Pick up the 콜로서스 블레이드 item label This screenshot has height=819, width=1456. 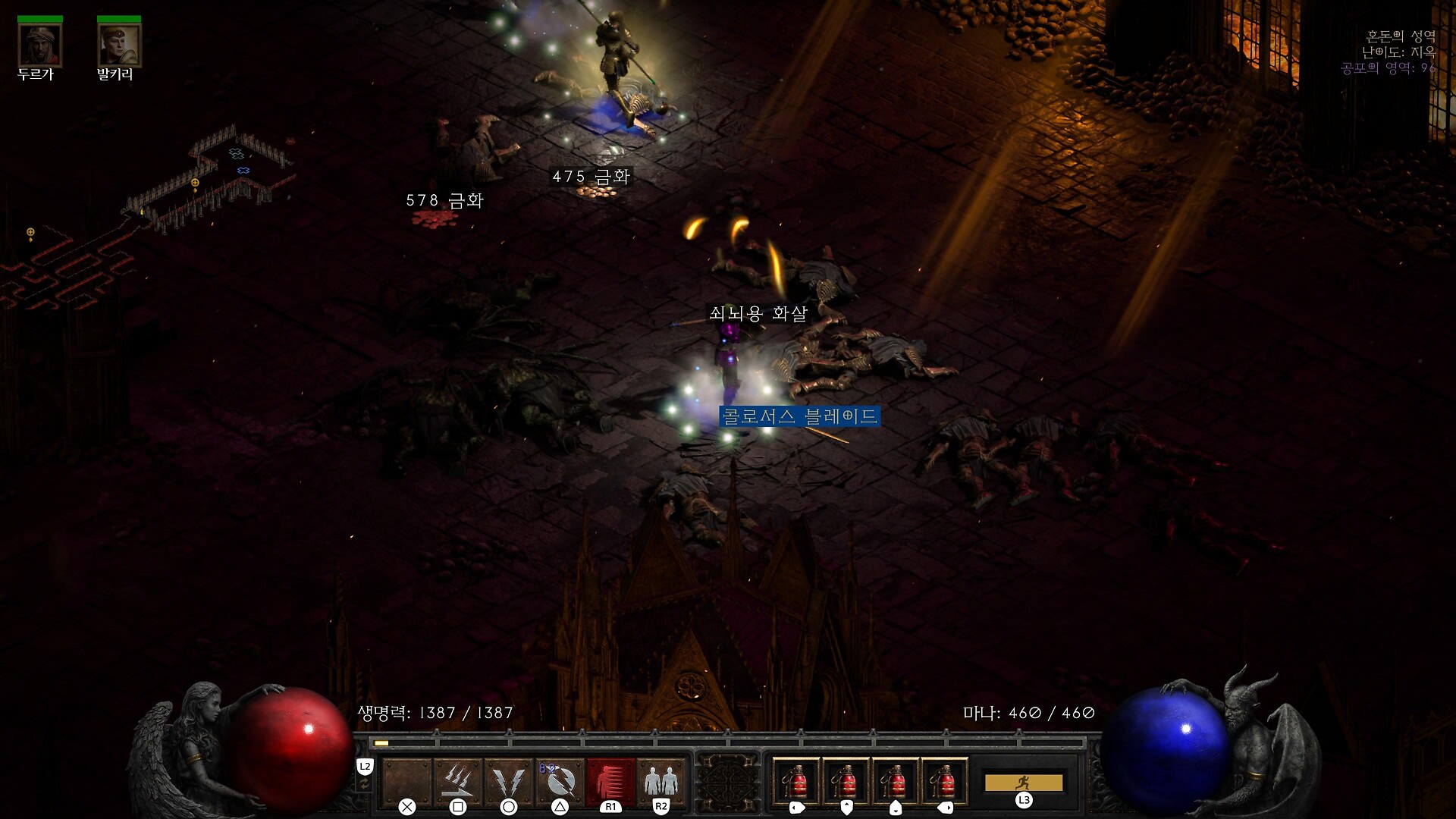pyautogui.click(x=799, y=416)
